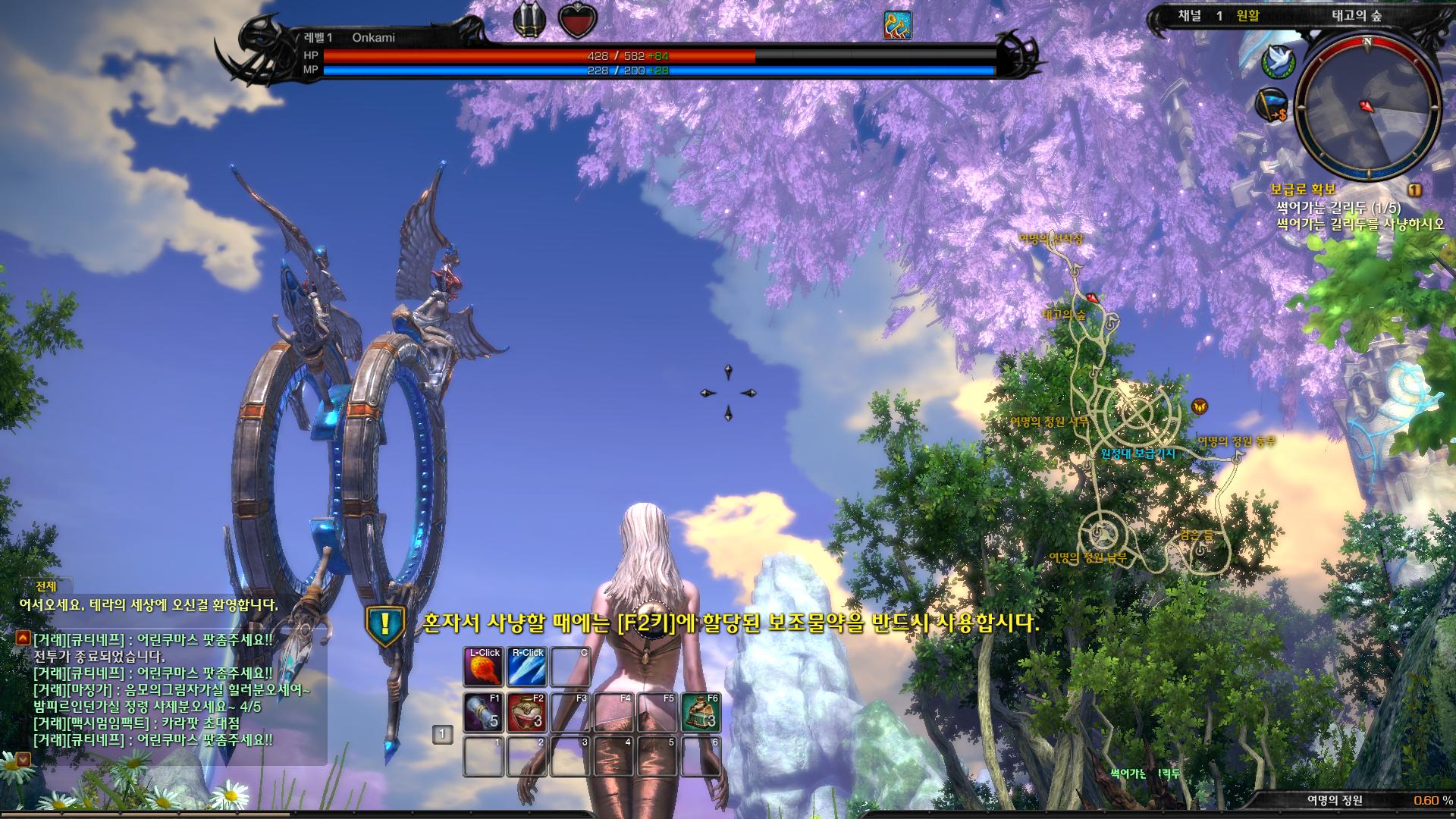This screenshot has height=819, width=1456.
Task: Drink the red potion in F2 slot
Action: 528,712
